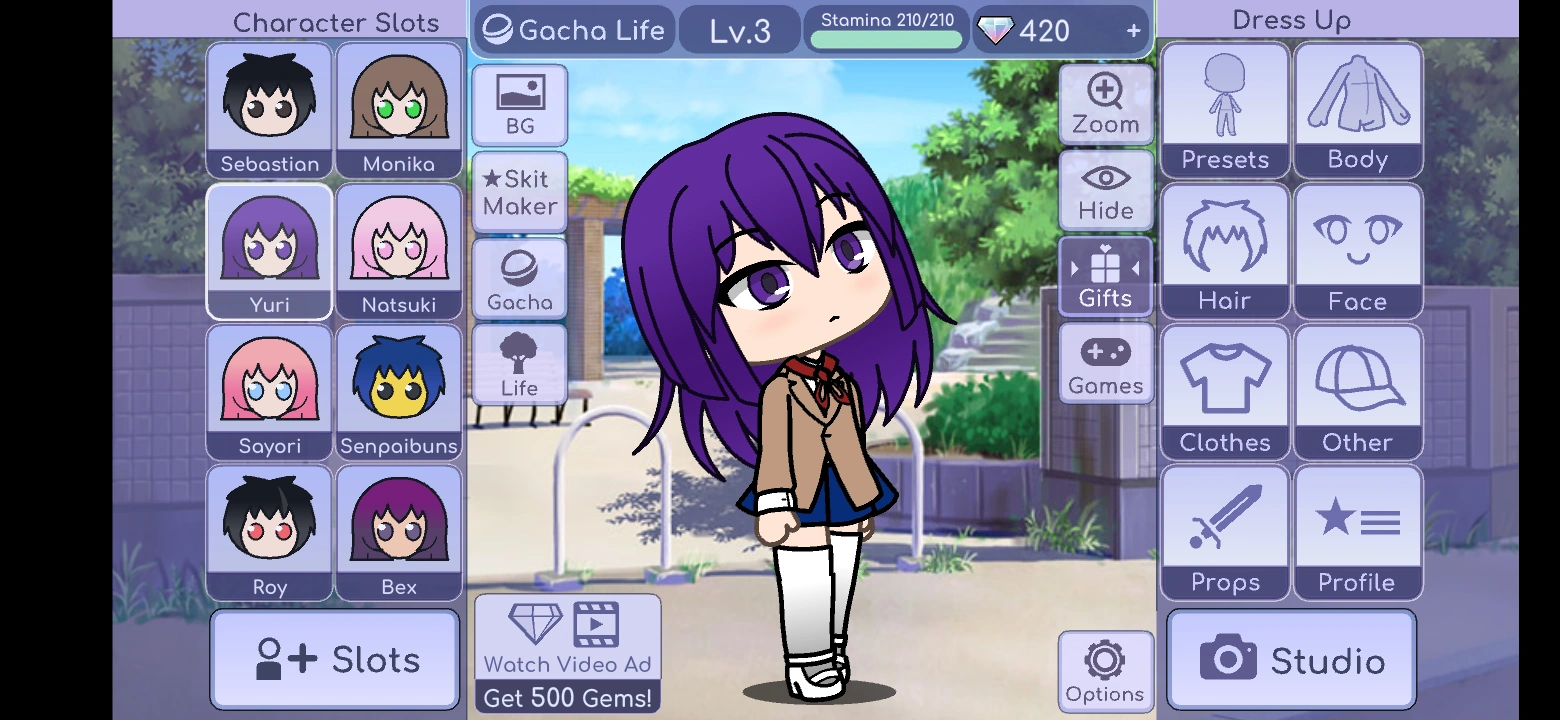This screenshot has width=1560, height=720.
Task: Hide the character using the eye icon
Action: (x=1105, y=190)
